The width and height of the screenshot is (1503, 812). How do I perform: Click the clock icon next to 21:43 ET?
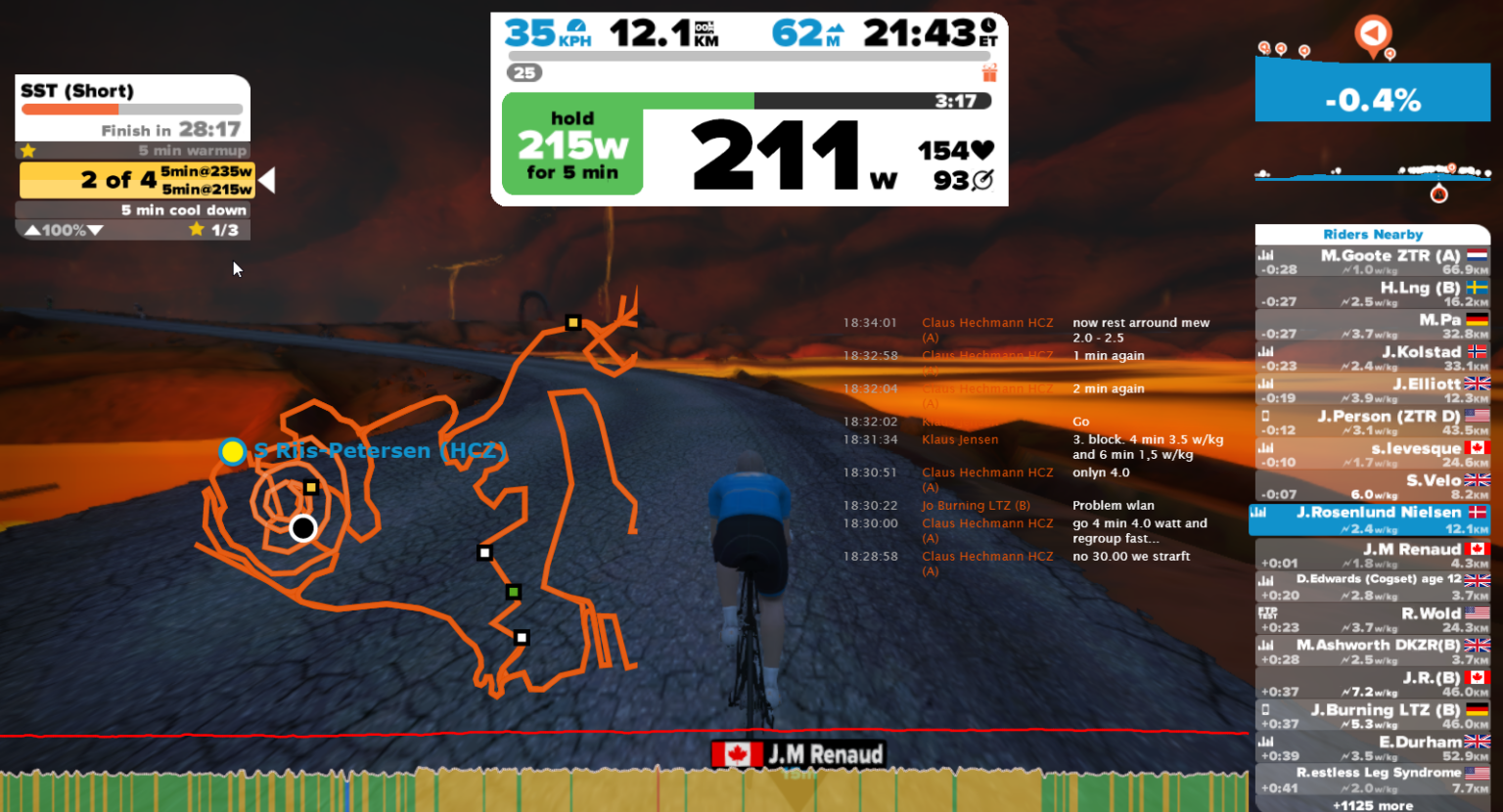point(990,25)
